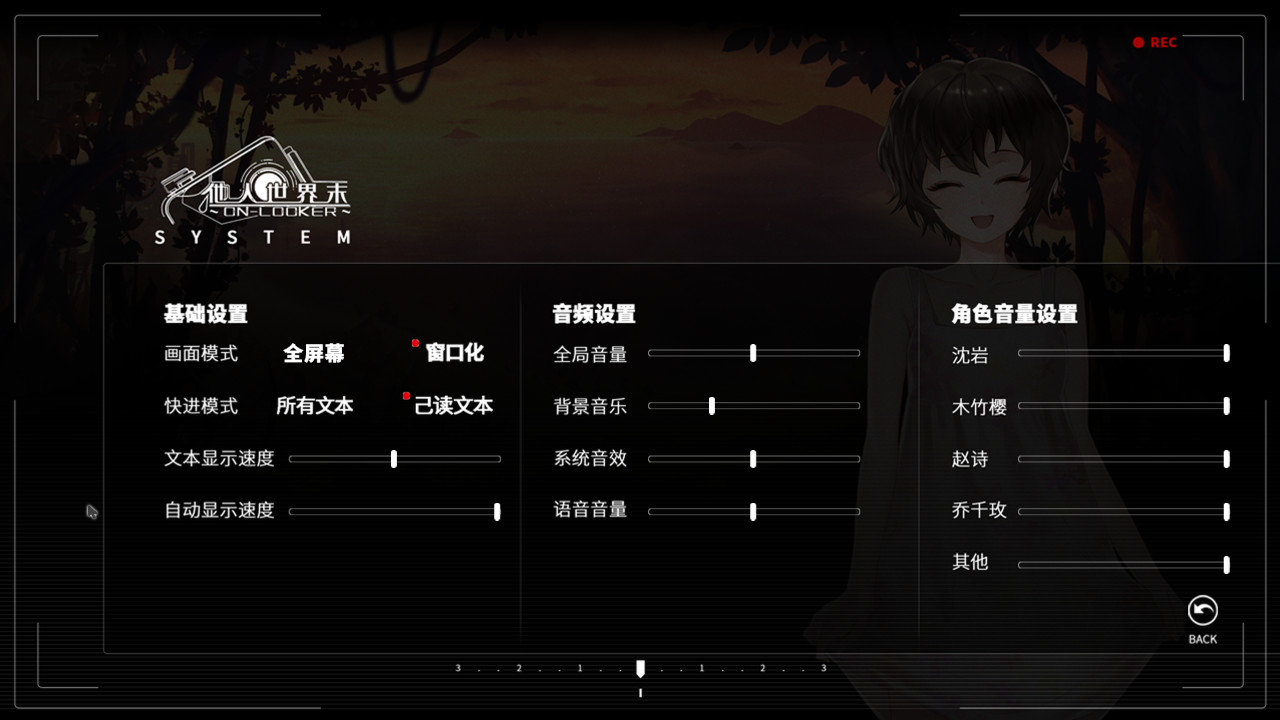Set skip mode to 已读文本 read text only
1280x720 pixels.
455,406
